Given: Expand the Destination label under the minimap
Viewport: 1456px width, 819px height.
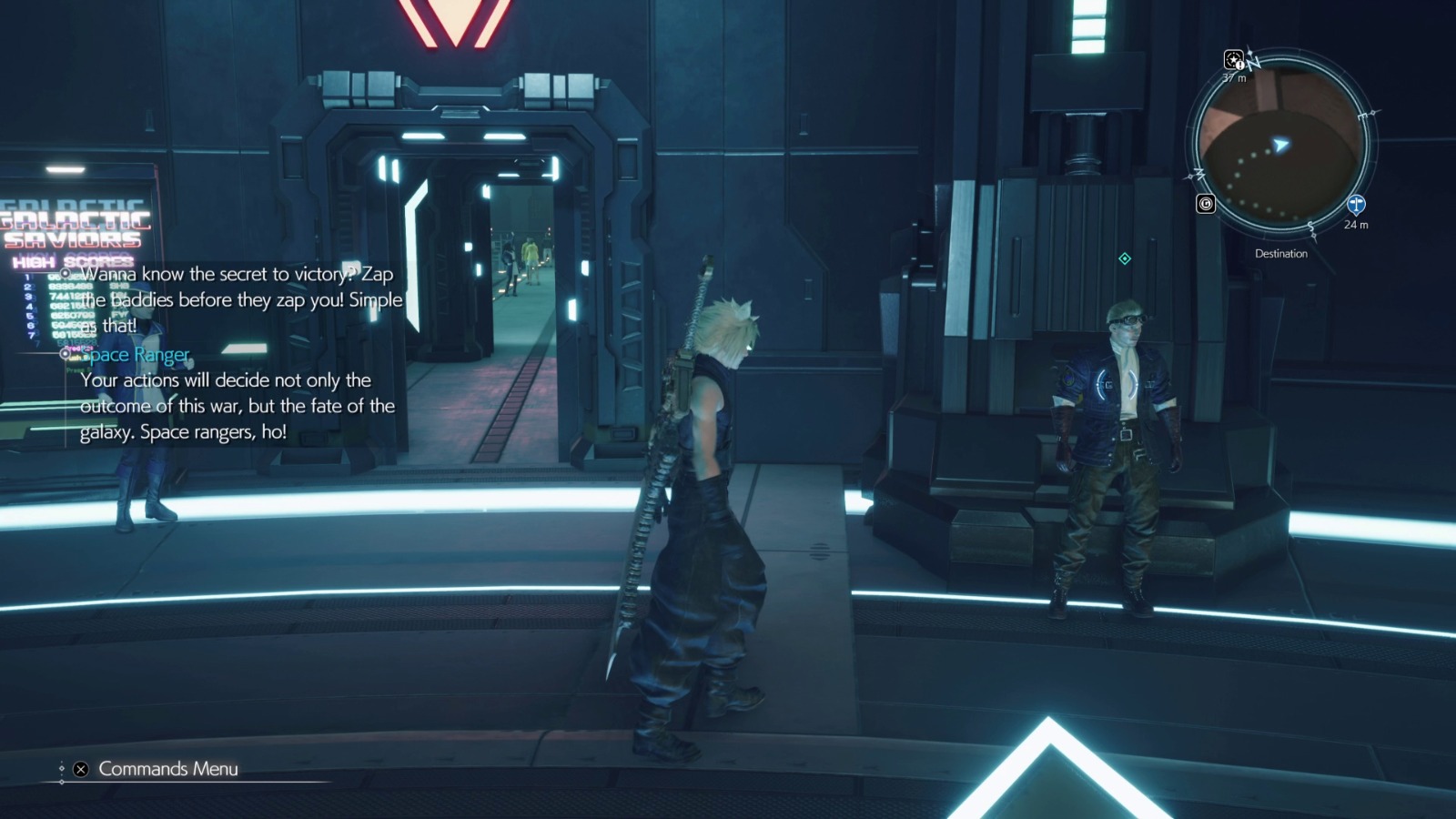Looking at the screenshot, I should coord(1281,253).
